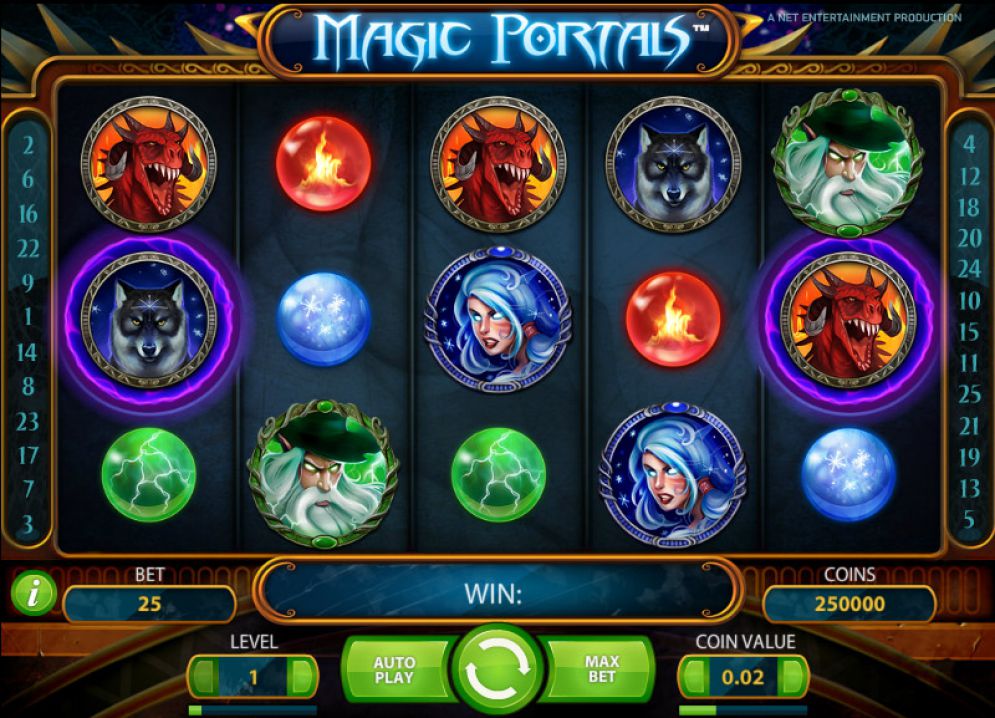Highlight payline 18 on the right side

point(969,207)
